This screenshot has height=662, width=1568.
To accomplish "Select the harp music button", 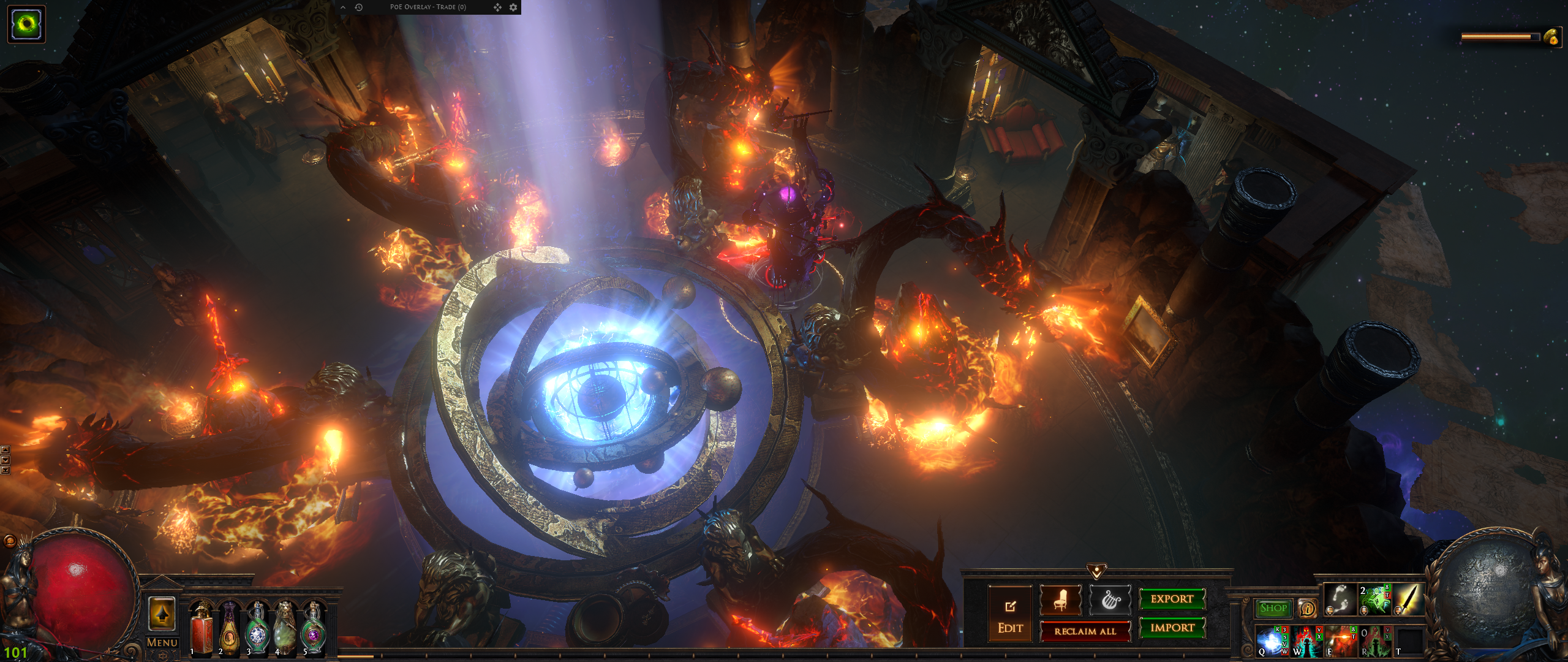I will click(x=1110, y=599).
